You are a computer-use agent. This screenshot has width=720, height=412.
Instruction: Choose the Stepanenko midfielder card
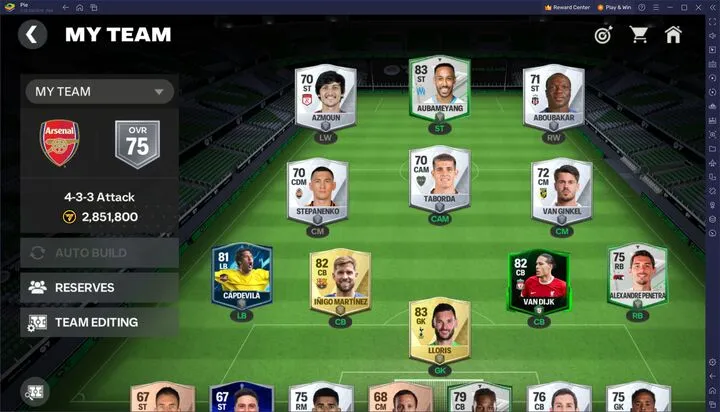tap(317, 190)
